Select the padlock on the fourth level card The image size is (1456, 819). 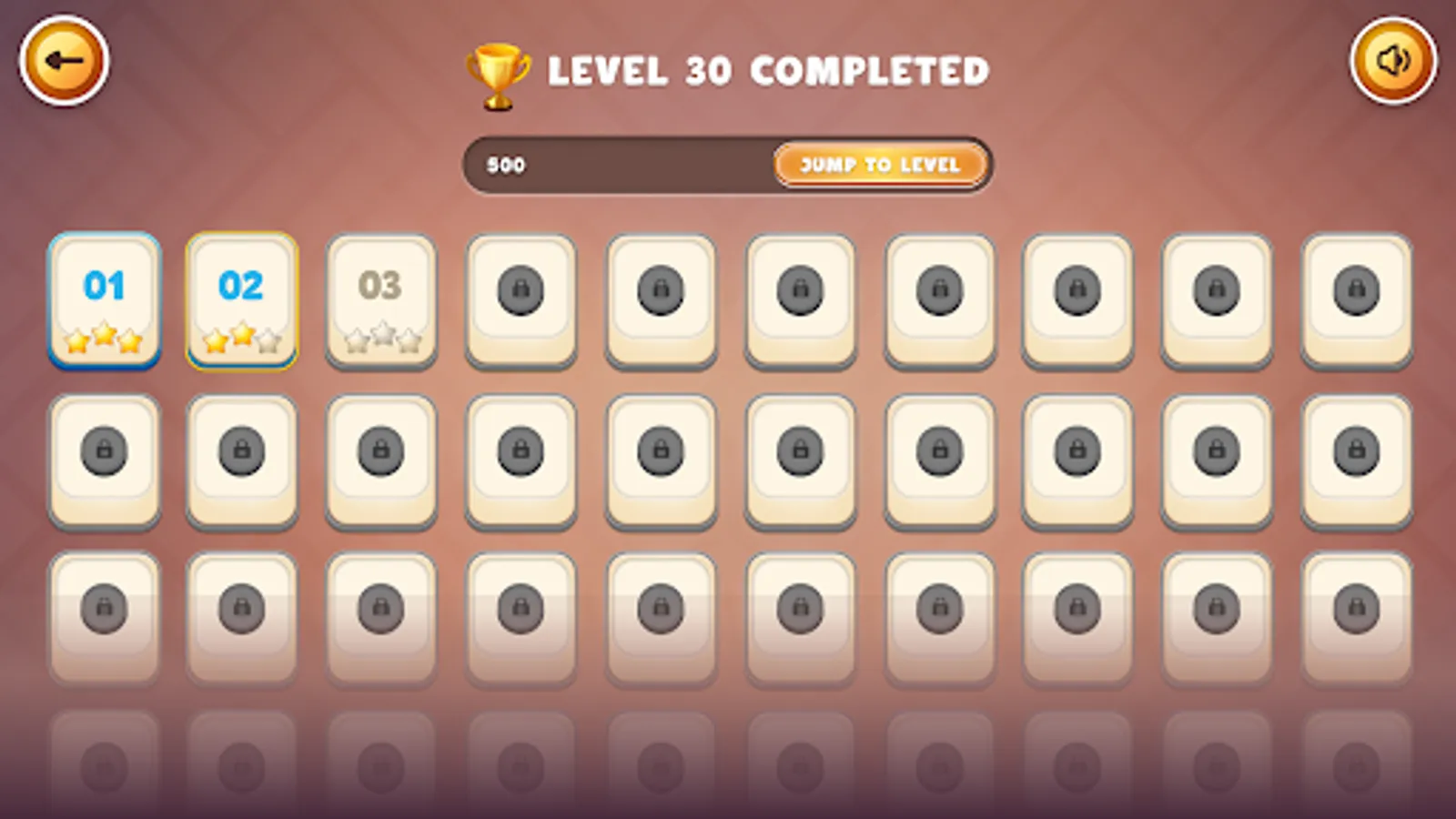520,288
